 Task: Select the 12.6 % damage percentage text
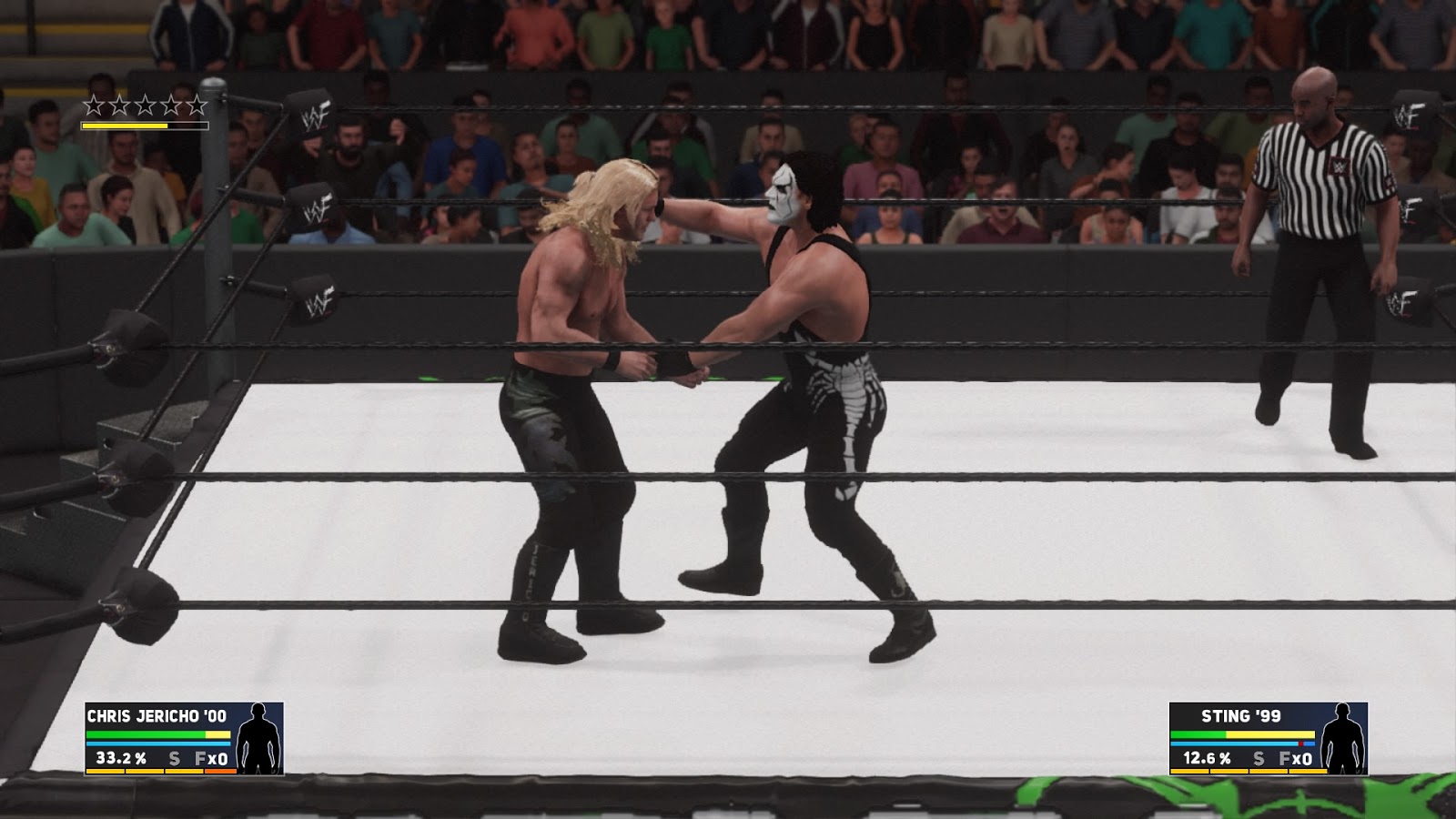click(x=1208, y=758)
